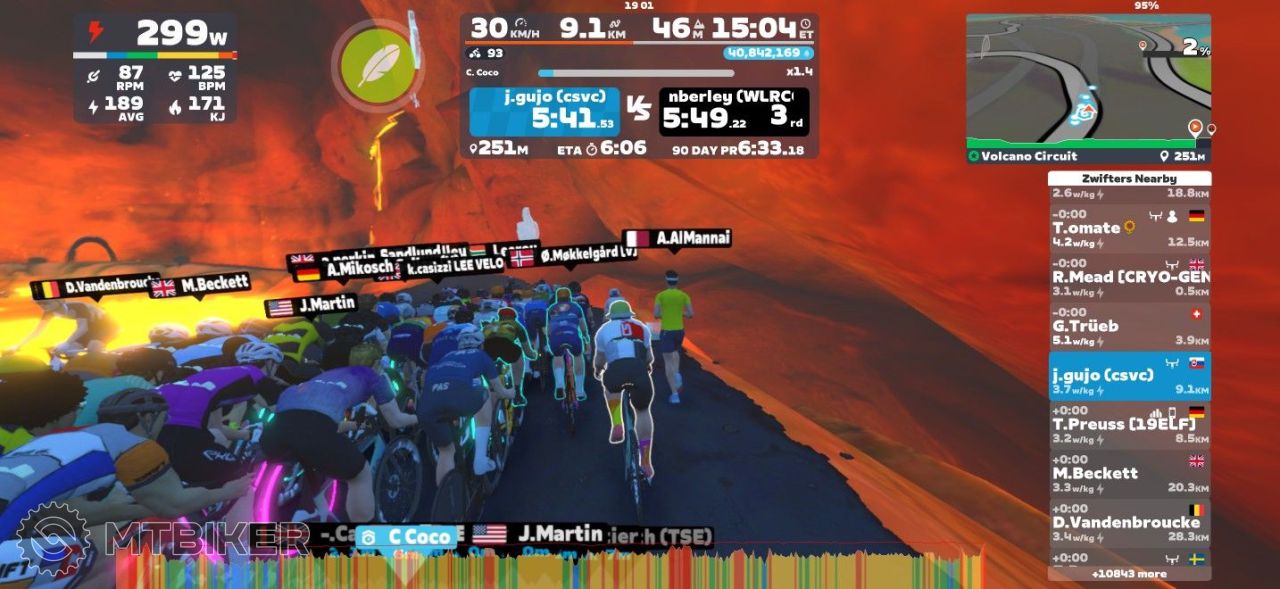Choose G.Trüeb in nearby riders list
1280x589 pixels.
(x=1128, y=326)
